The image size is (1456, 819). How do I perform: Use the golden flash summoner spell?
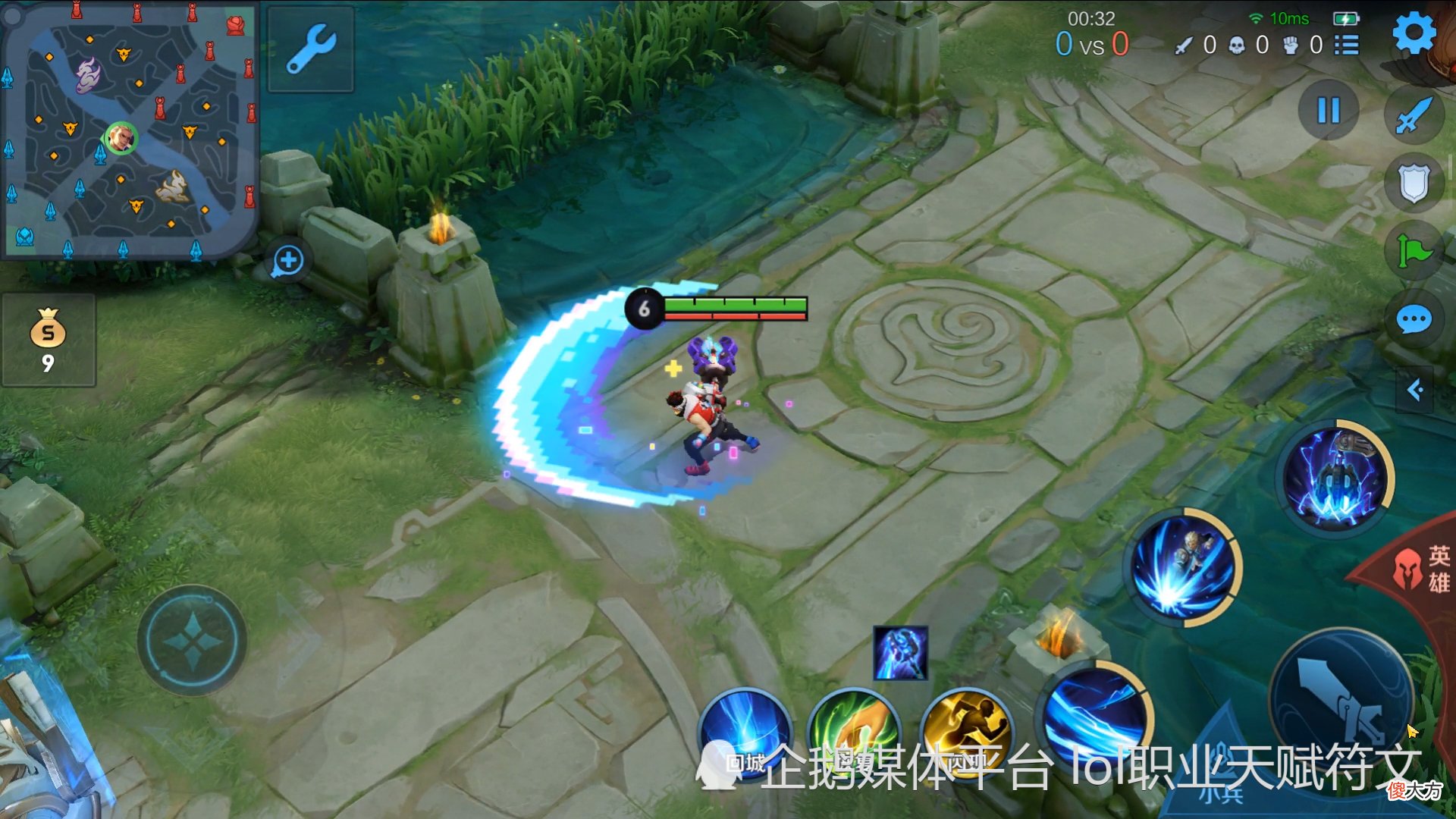(x=967, y=732)
